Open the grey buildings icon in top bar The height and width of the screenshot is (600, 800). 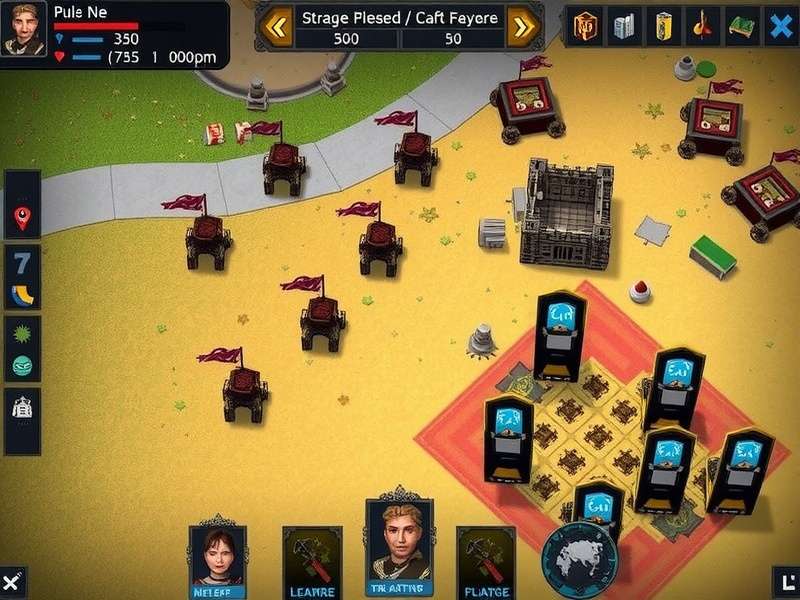click(x=624, y=26)
